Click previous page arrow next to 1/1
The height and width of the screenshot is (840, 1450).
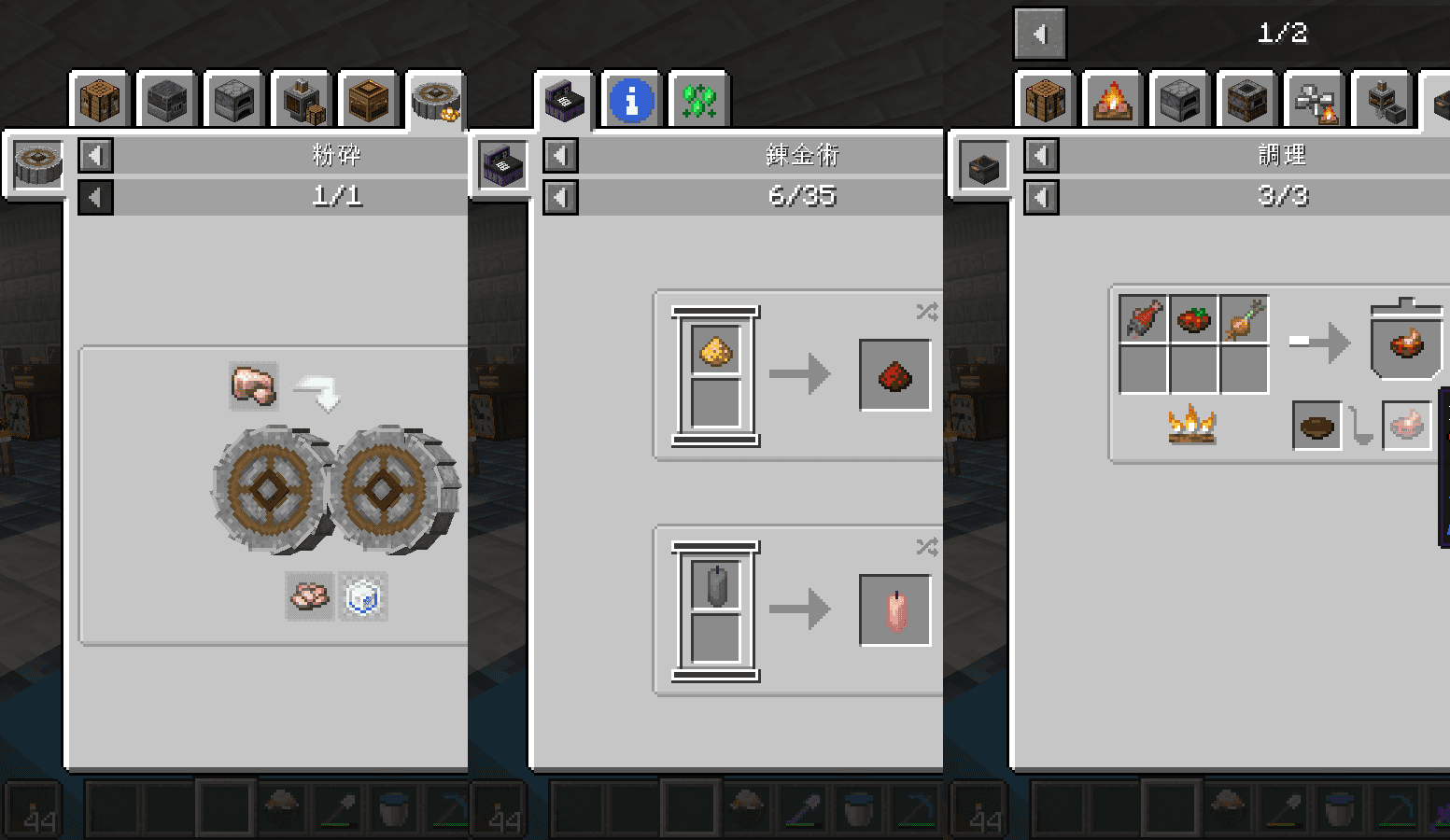click(x=95, y=197)
